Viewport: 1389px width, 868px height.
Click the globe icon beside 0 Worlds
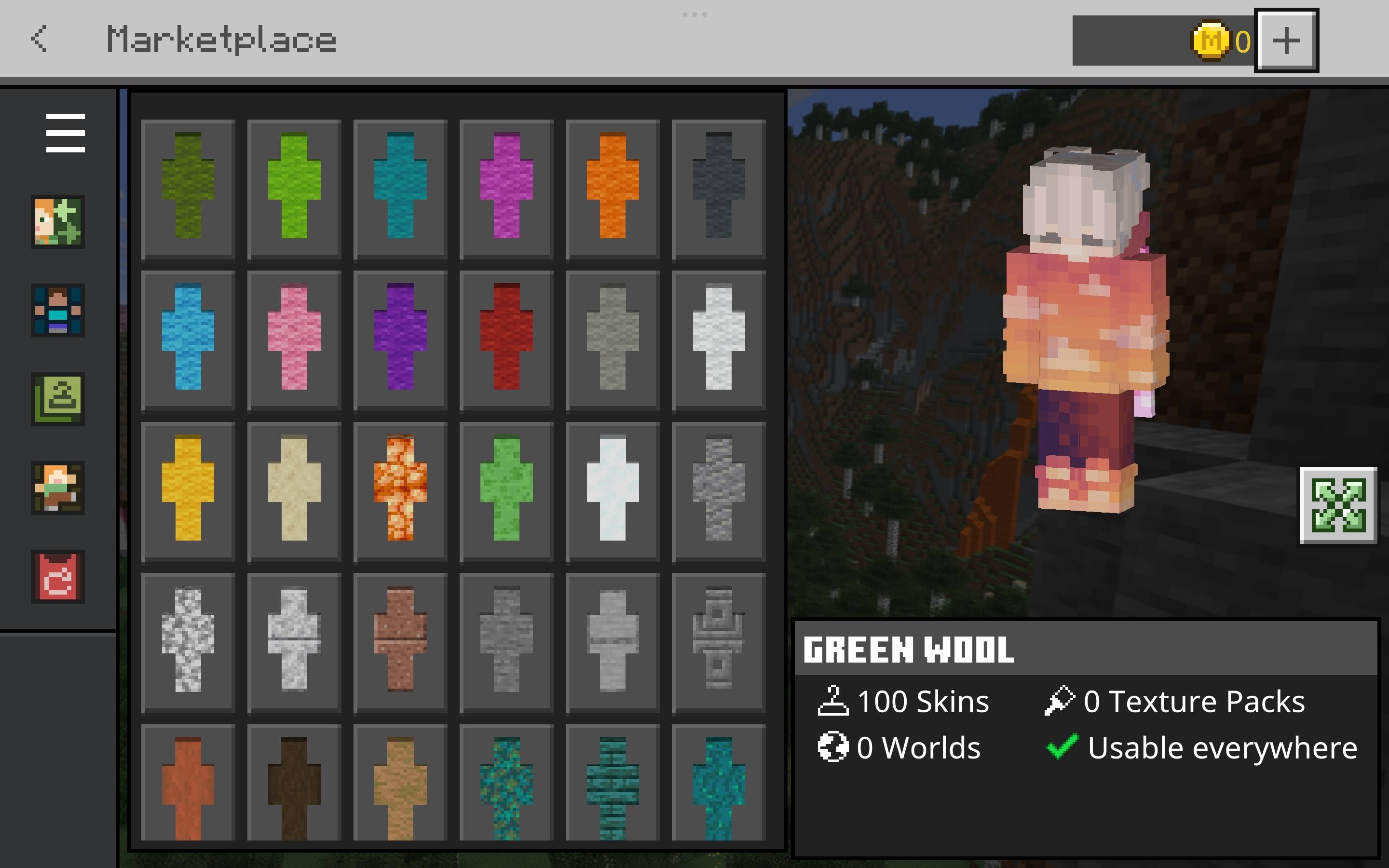pyautogui.click(x=832, y=746)
